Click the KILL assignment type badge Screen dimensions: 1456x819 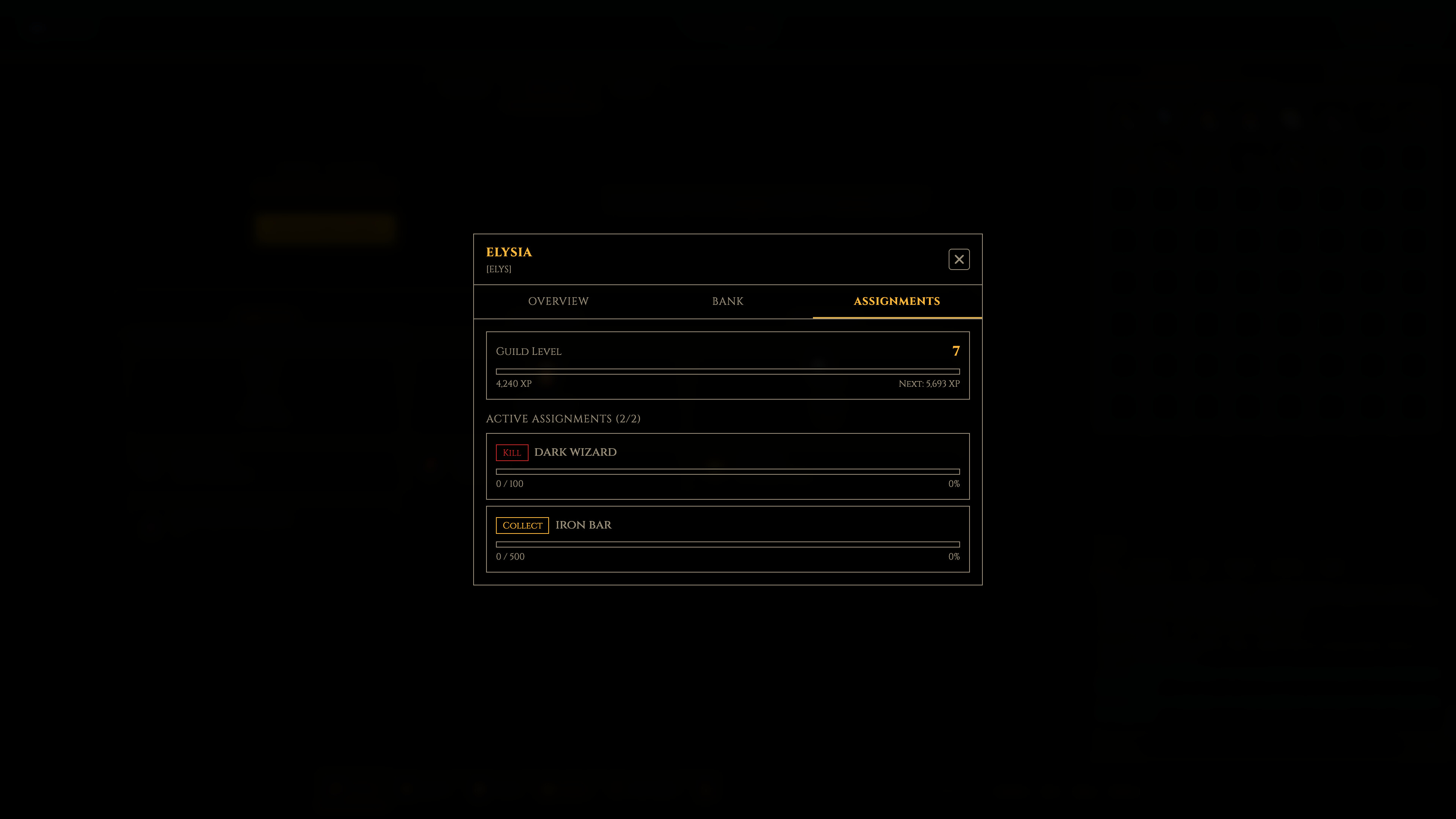click(511, 452)
